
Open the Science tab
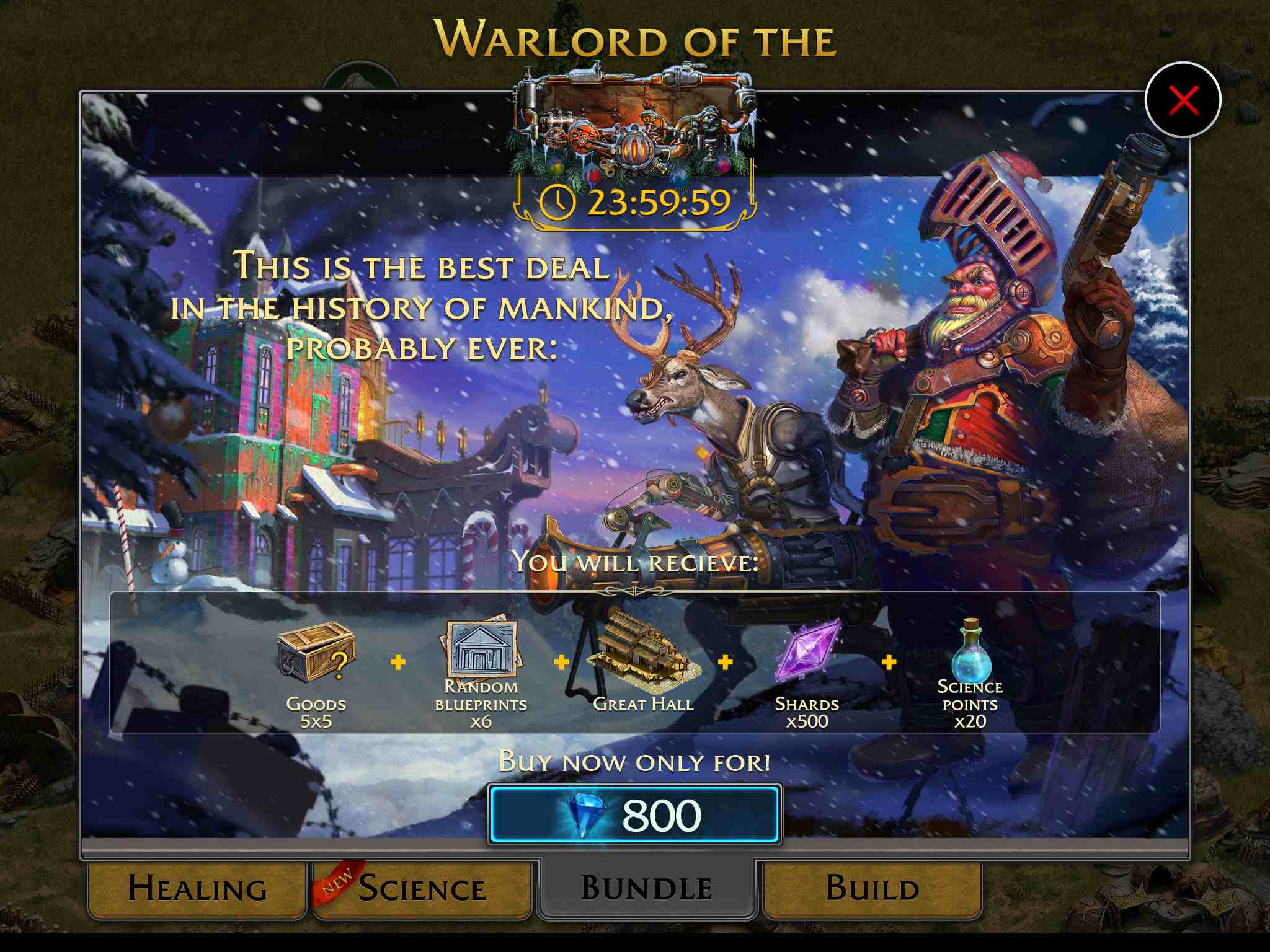tap(422, 888)
